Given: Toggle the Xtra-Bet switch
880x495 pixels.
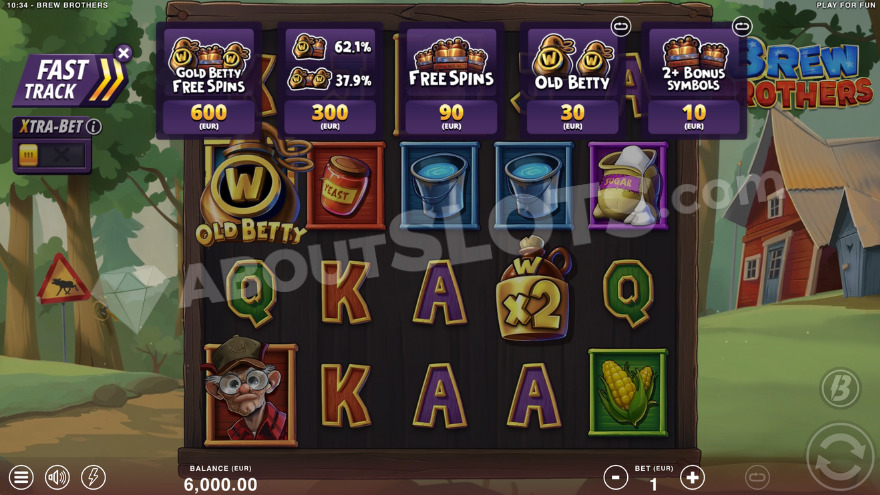Looking at the screenshot, I should [x=51, y=156].
